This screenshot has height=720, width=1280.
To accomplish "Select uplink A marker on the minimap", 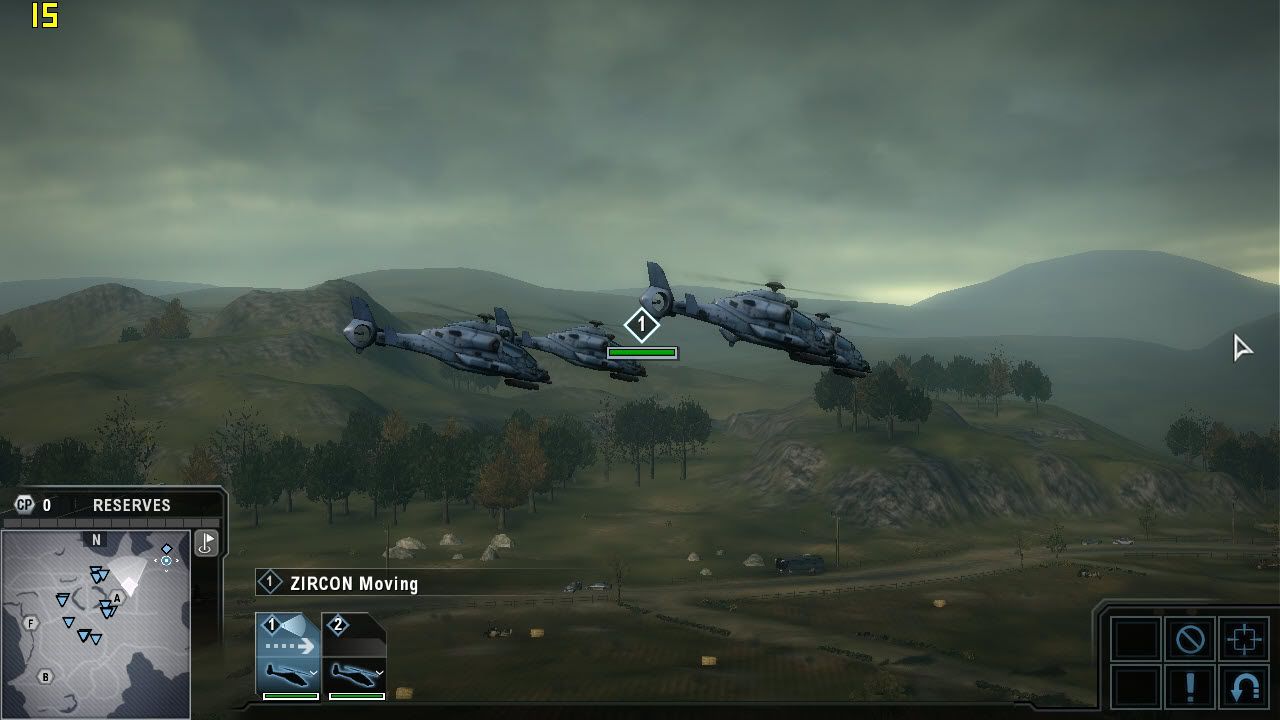I will 117,598.
